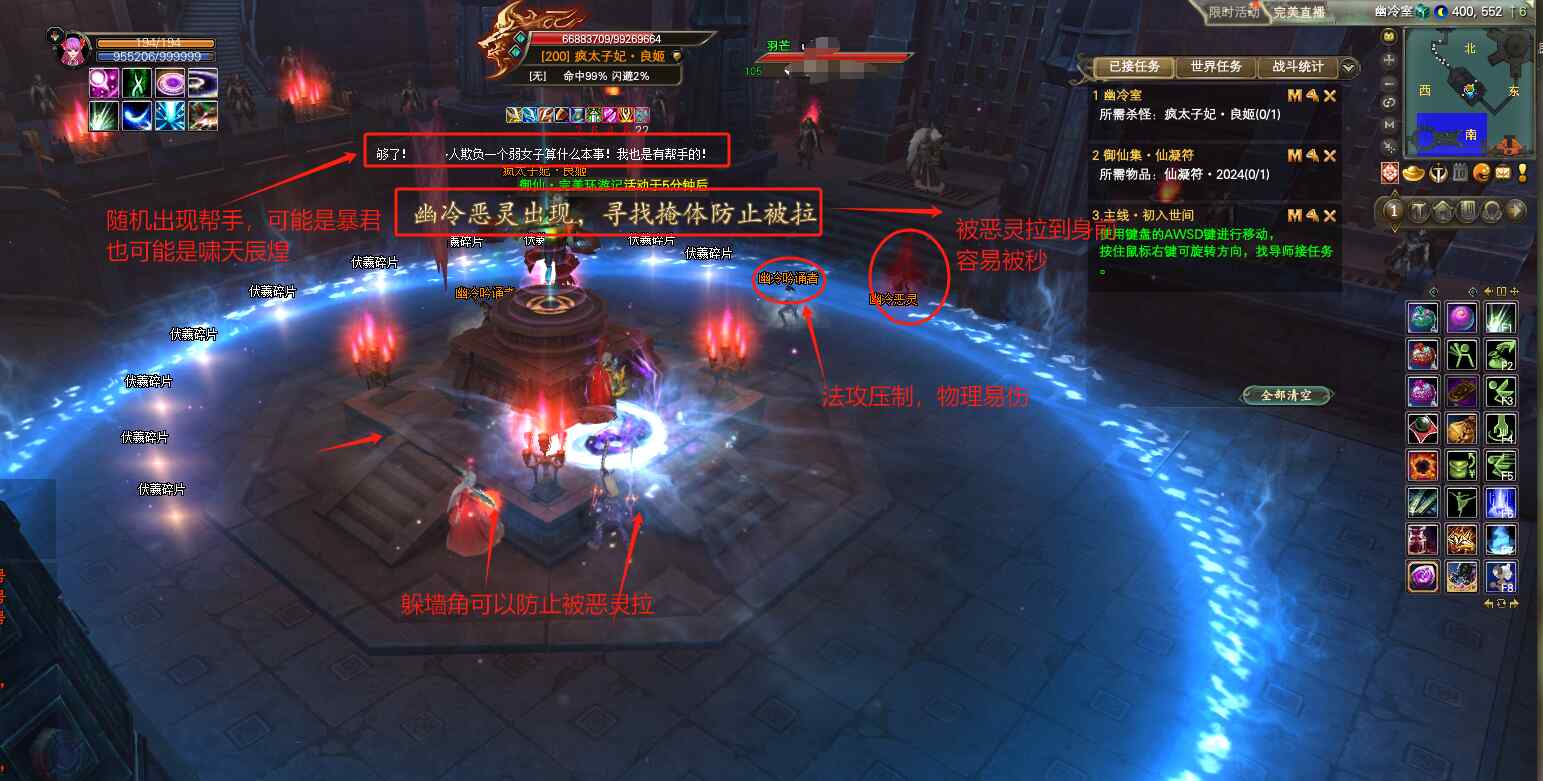The image size is (1543, 781).
Task: Click the minimap showing the 幽冷室 area
Action: pyautogui.click(x=1468, y=92)
